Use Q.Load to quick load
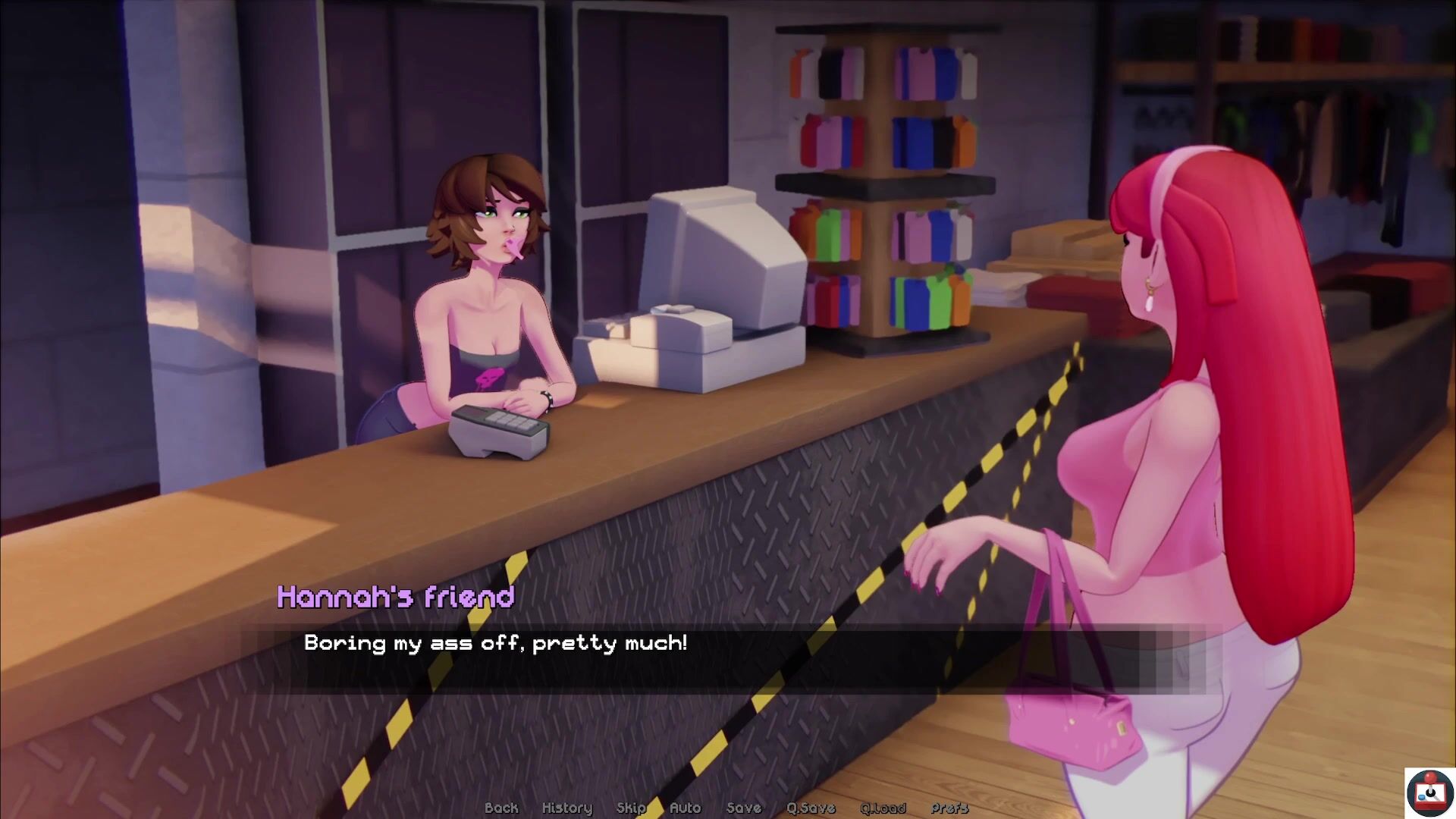 click(883, 808)
